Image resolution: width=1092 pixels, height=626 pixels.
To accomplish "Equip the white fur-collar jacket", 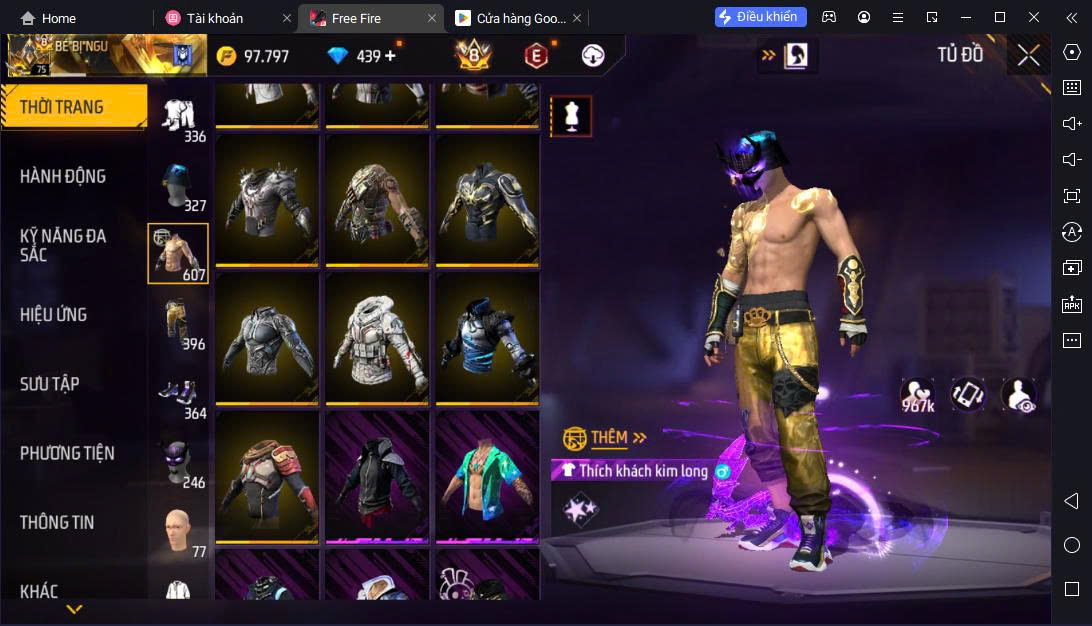I will (x=377, y=338).
